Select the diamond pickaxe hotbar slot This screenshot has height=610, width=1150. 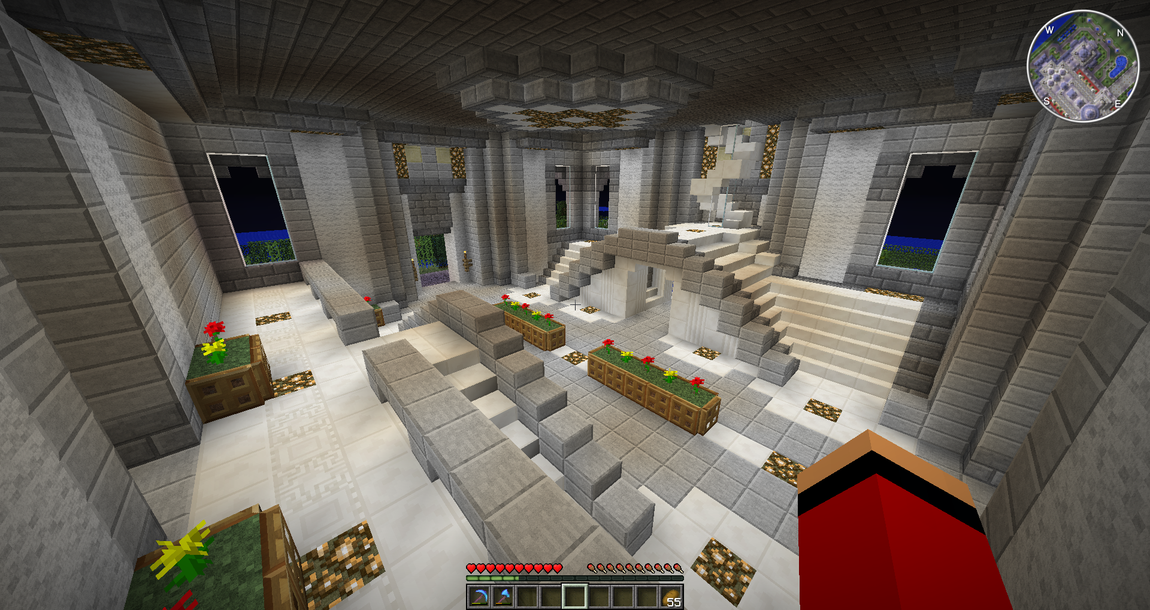pos(478,597)
